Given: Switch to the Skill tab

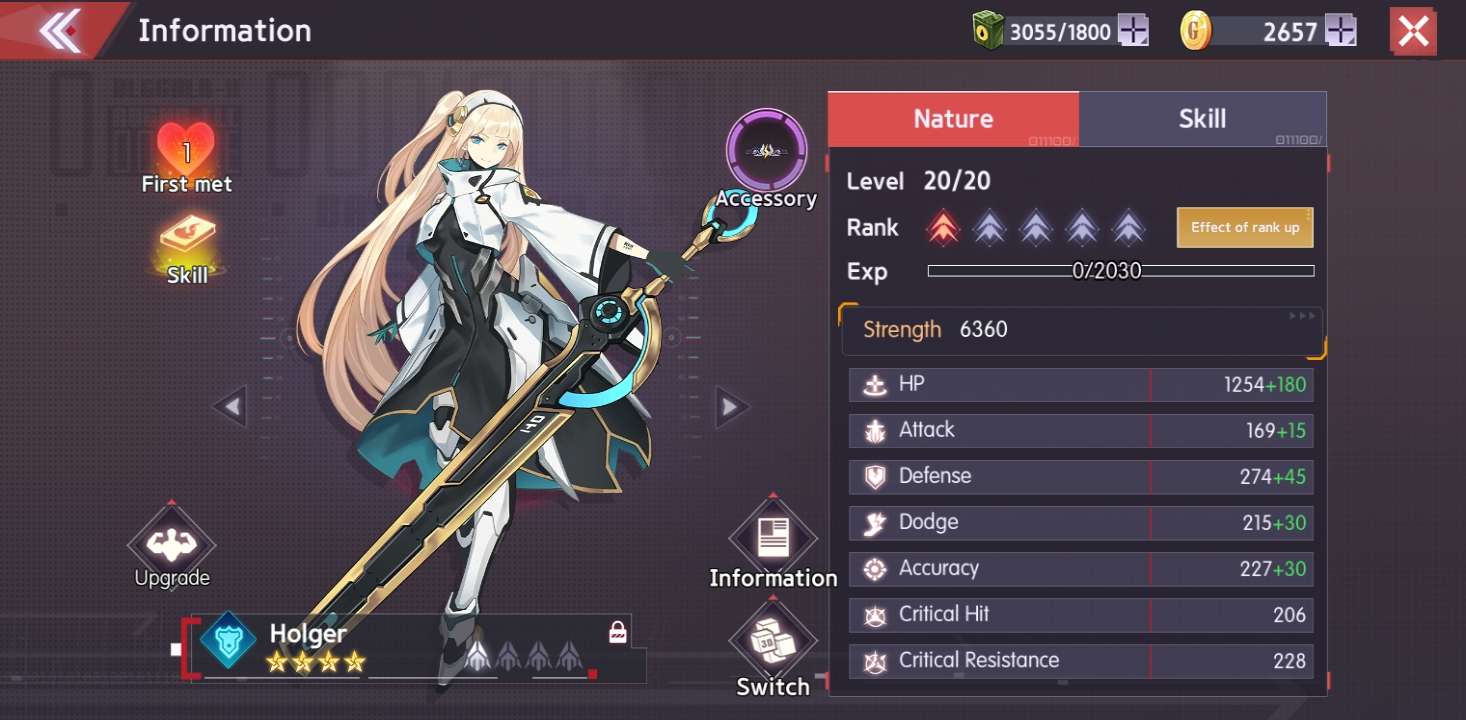Looking at the screenshot, I should click(1202, 119).
